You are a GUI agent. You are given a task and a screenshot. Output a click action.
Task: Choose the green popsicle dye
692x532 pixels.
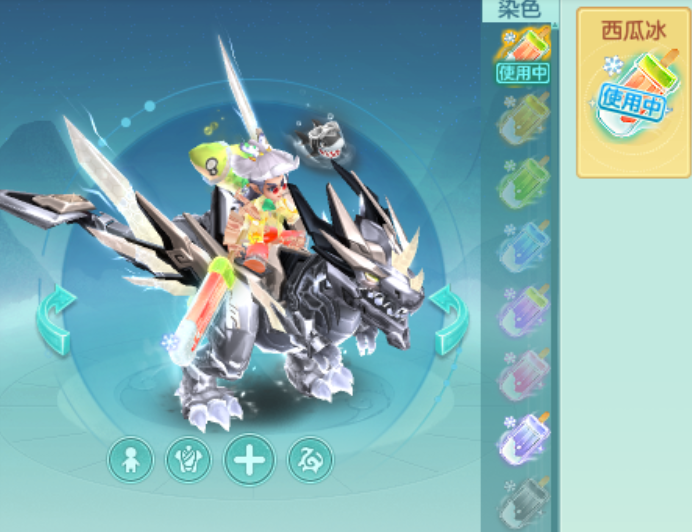pos(523,183)
